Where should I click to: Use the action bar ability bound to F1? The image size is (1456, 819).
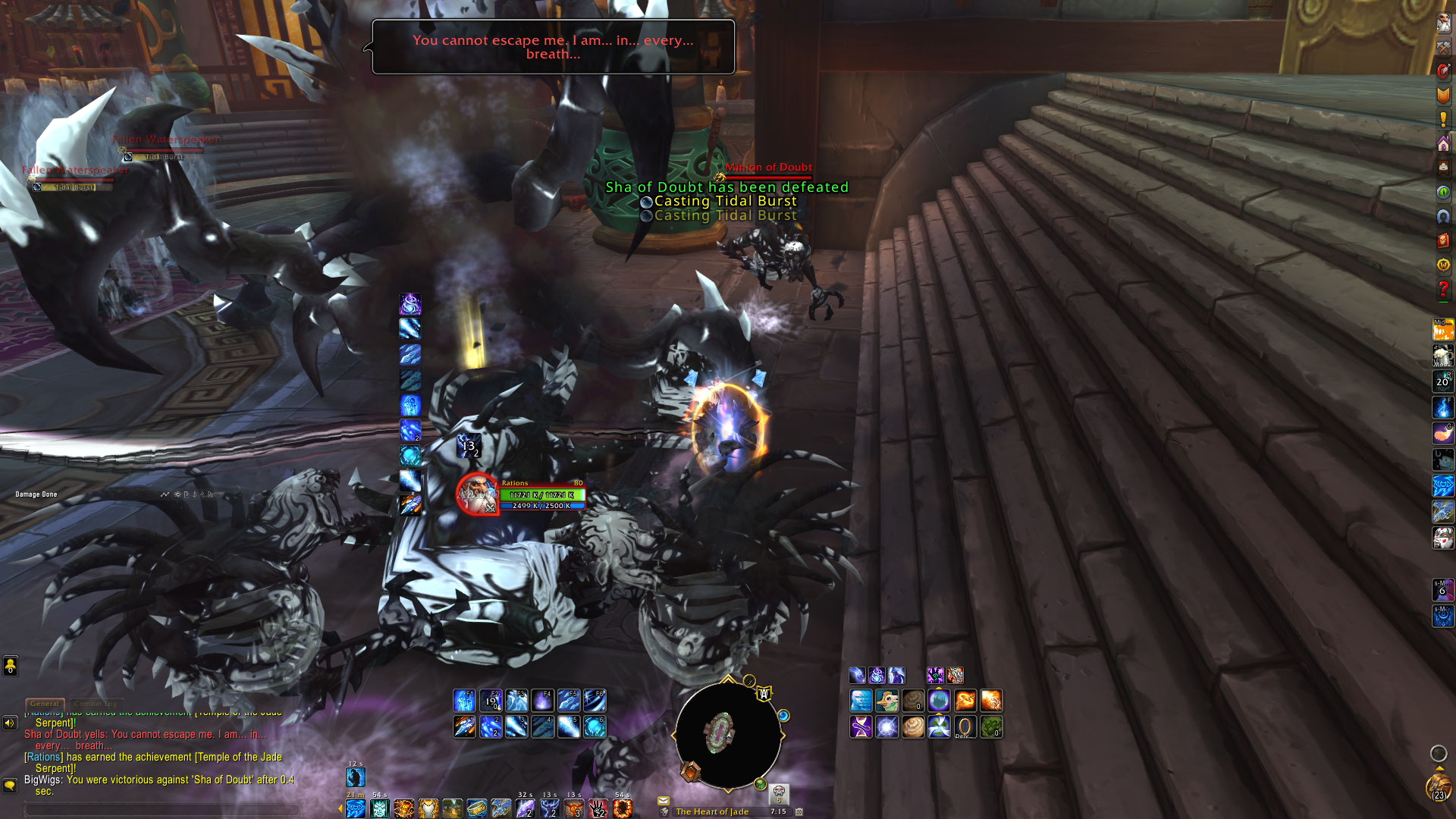click(464, 700)
